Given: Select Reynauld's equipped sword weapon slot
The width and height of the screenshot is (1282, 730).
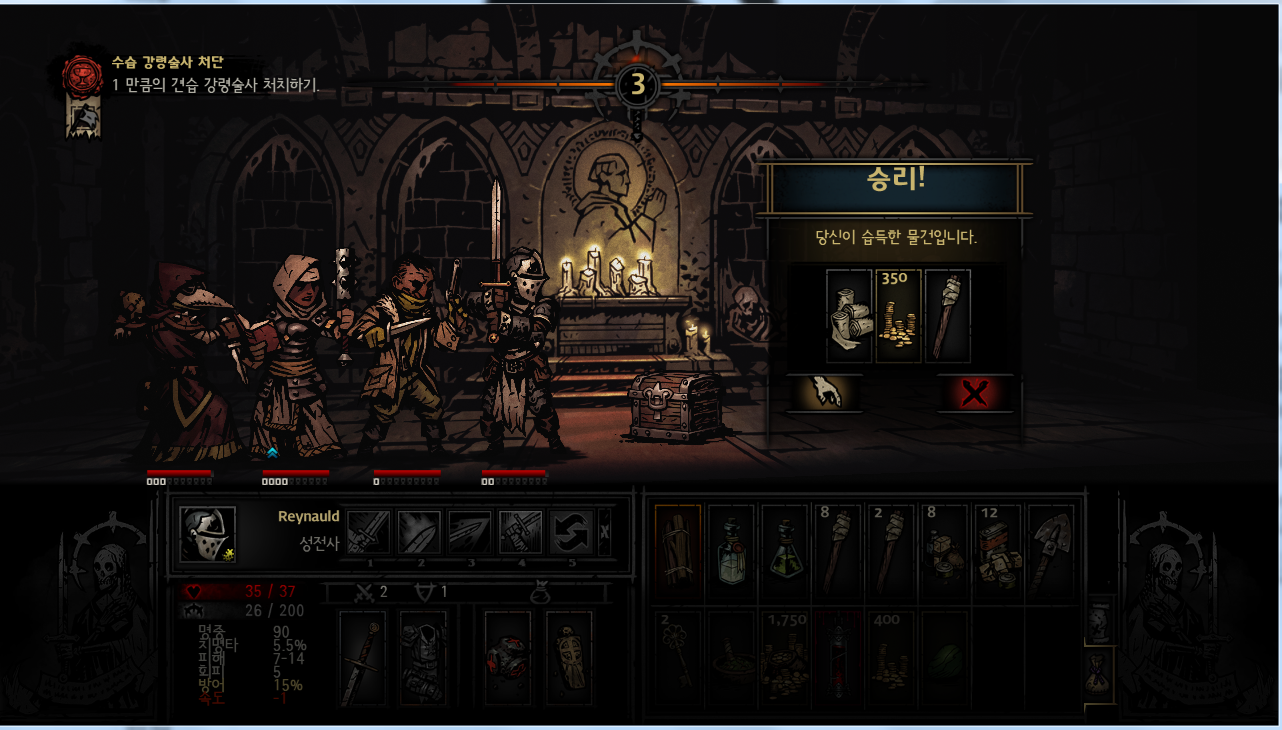Looking at the screenshot, I should point(362,658).
